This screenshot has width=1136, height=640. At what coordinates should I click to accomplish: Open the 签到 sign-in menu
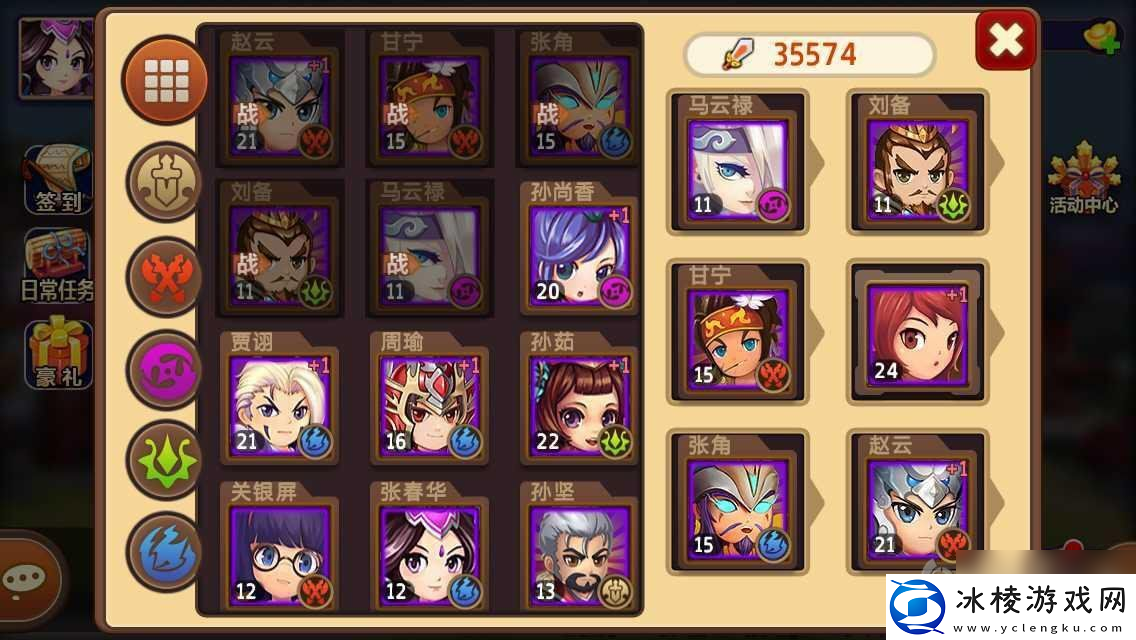pyautogui.click(x=58, y=180)
